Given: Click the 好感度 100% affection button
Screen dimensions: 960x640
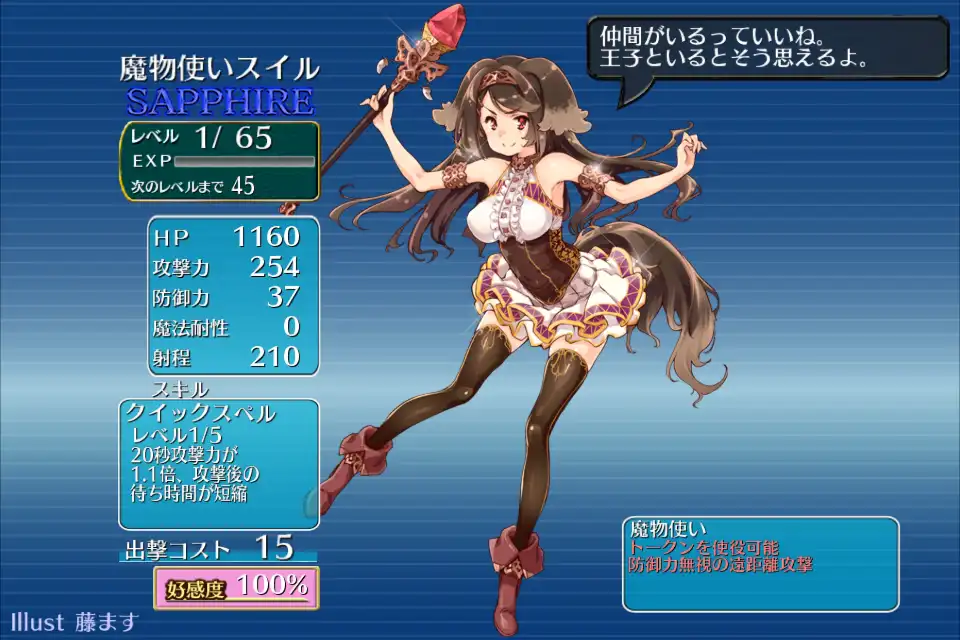Looking at the screenshot, I should (236, 587).
